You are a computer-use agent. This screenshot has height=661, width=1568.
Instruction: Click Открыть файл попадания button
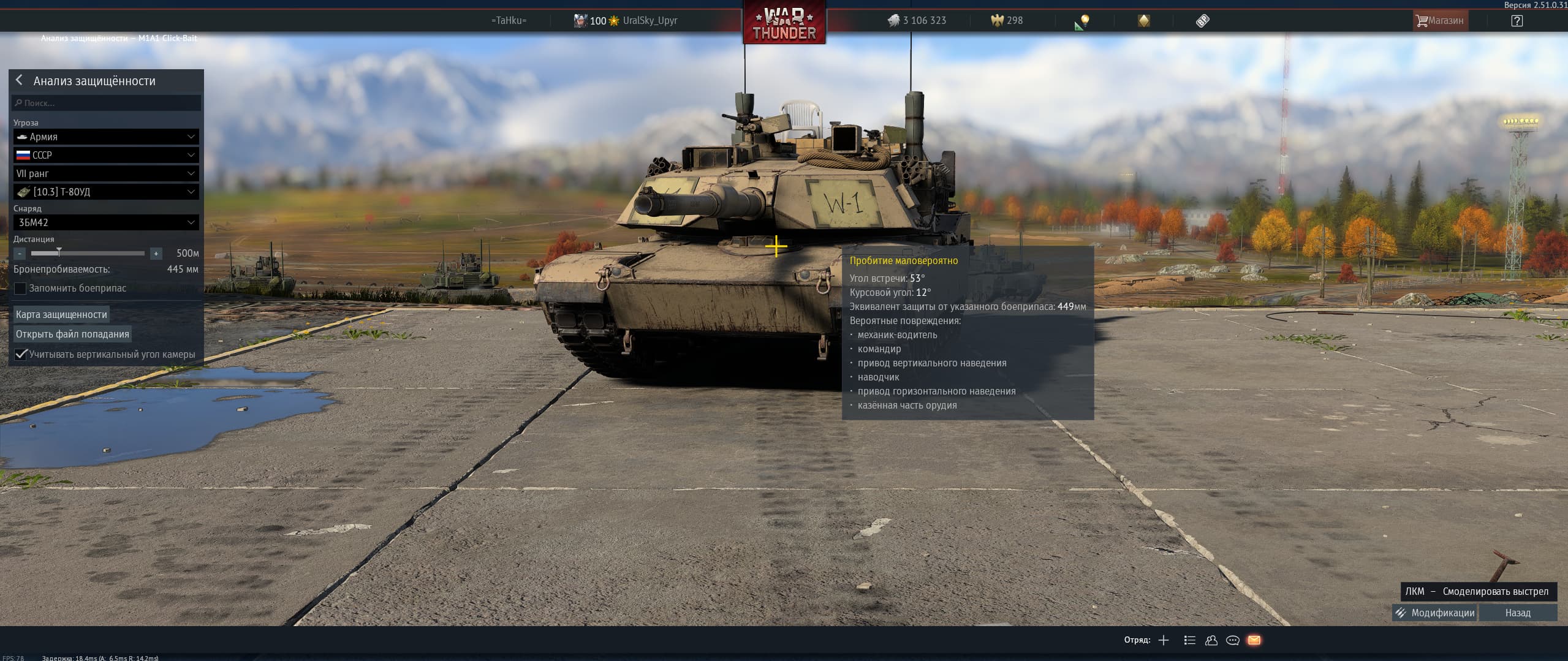72,334
